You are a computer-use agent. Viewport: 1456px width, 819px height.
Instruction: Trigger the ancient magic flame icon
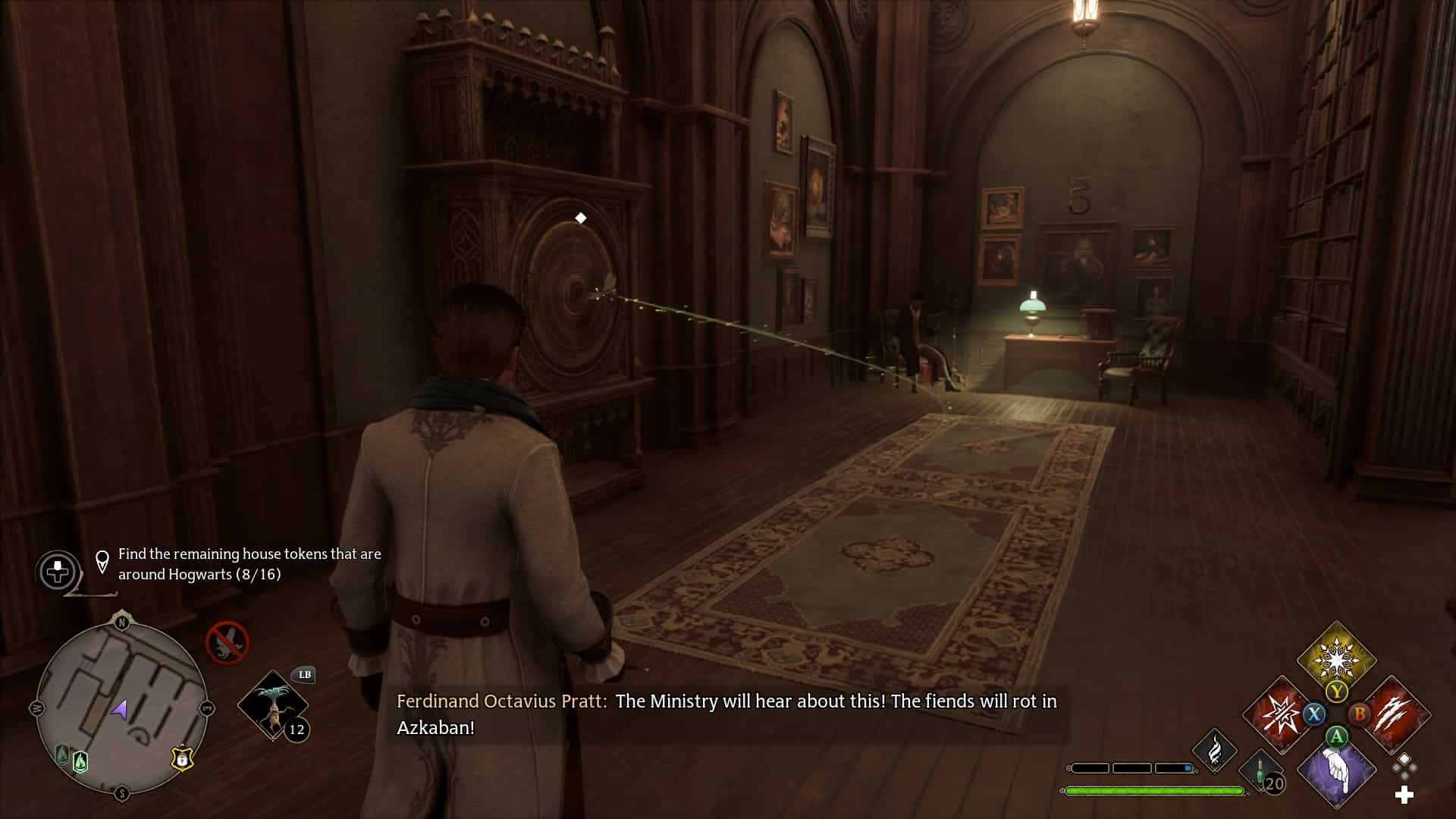tap(1215, 750)
